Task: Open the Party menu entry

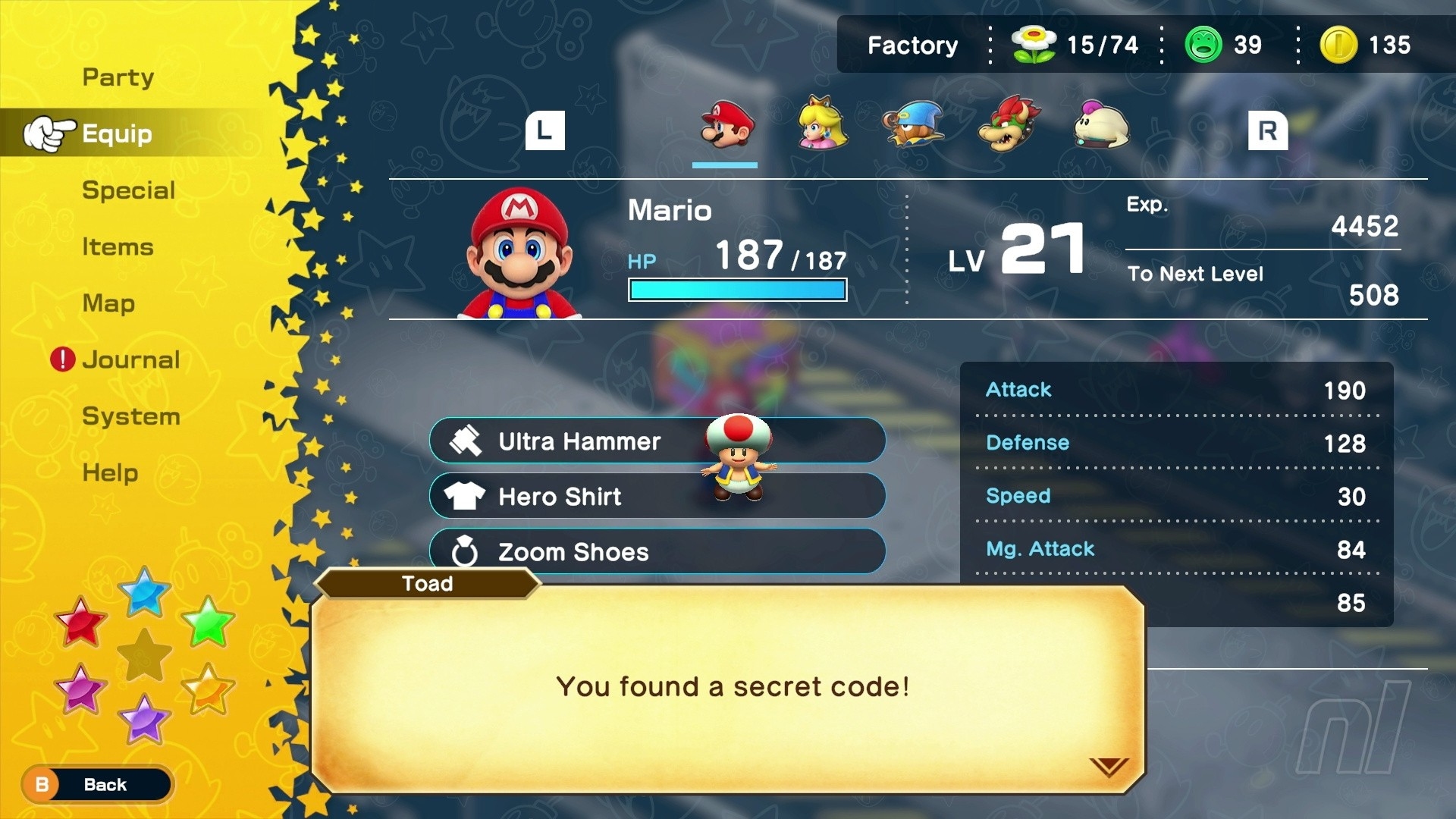Action: (118, 77)
